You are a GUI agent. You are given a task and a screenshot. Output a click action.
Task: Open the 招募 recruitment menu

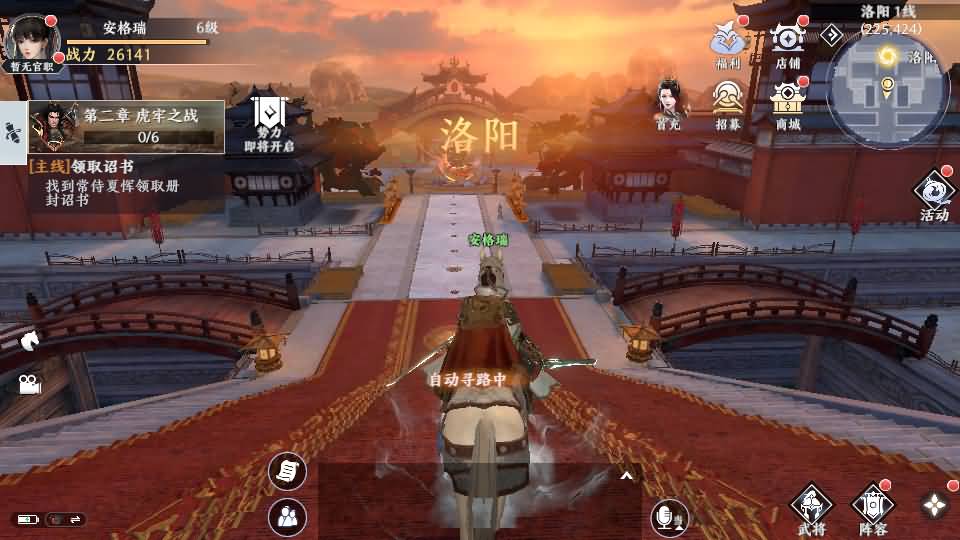tap(728, 104)
